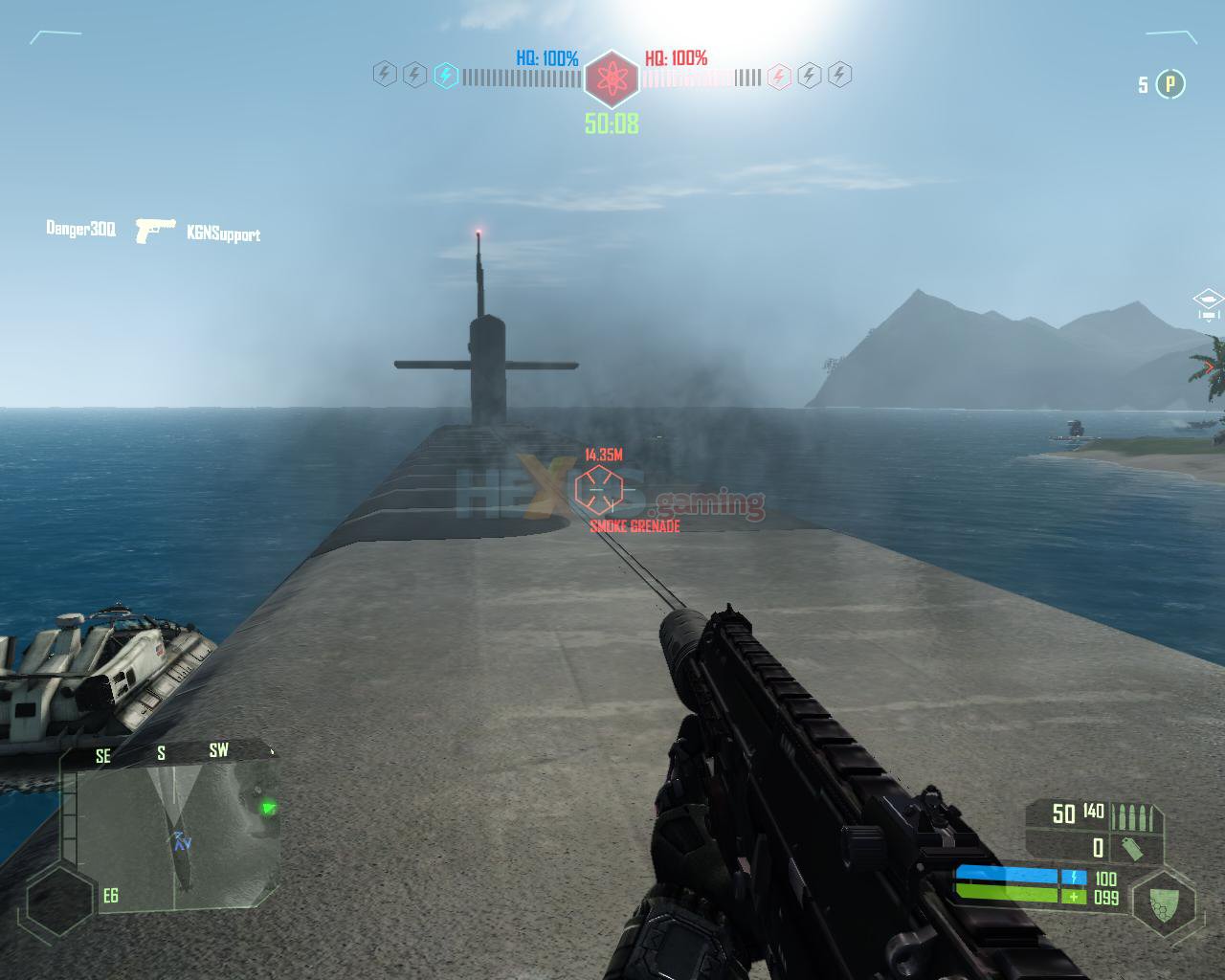Click the blue player arrow on minimap
Screen dimensions: 1225x980
pos(181,841)
